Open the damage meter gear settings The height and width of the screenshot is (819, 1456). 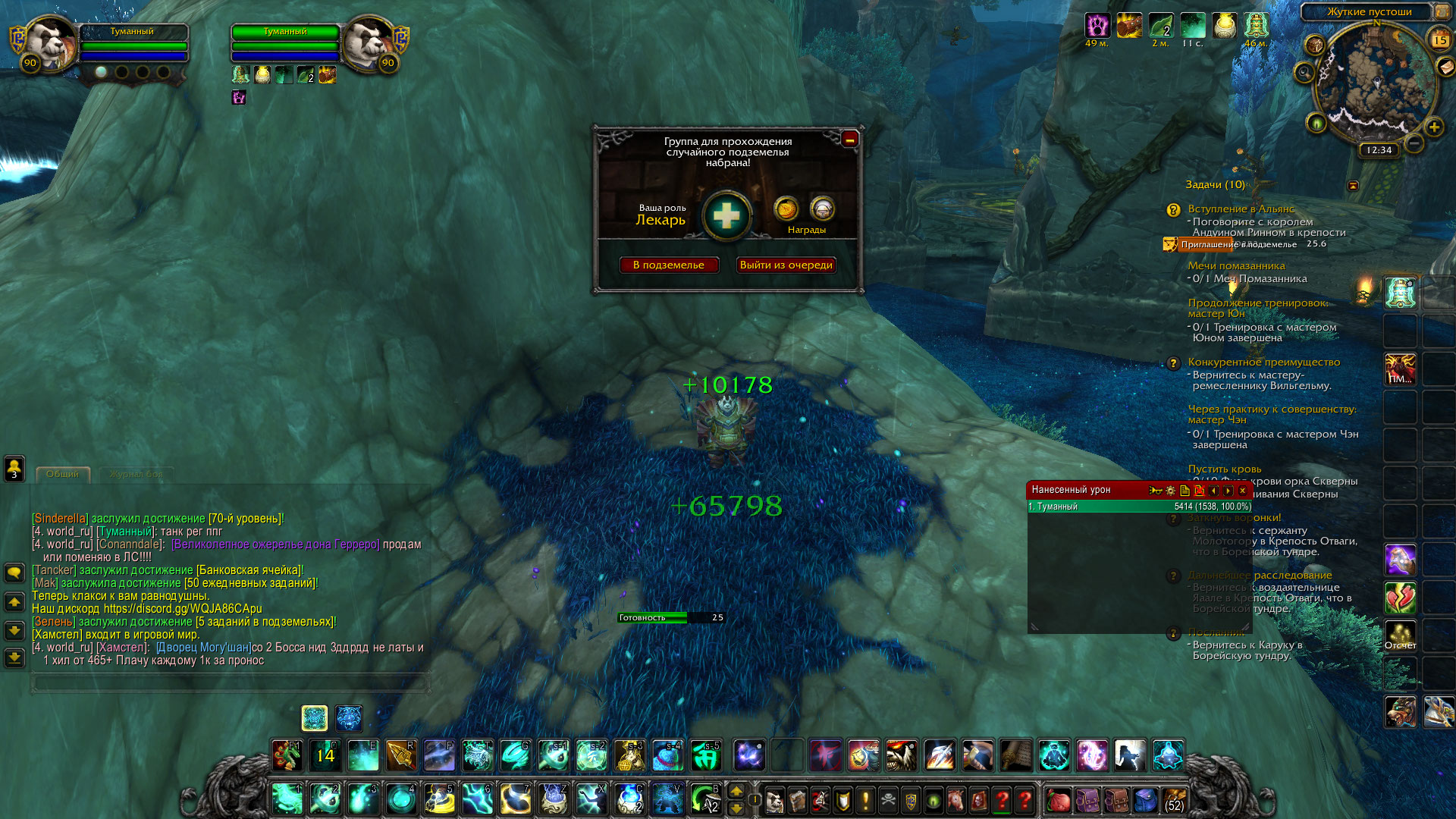click(x=1170, y=491)
